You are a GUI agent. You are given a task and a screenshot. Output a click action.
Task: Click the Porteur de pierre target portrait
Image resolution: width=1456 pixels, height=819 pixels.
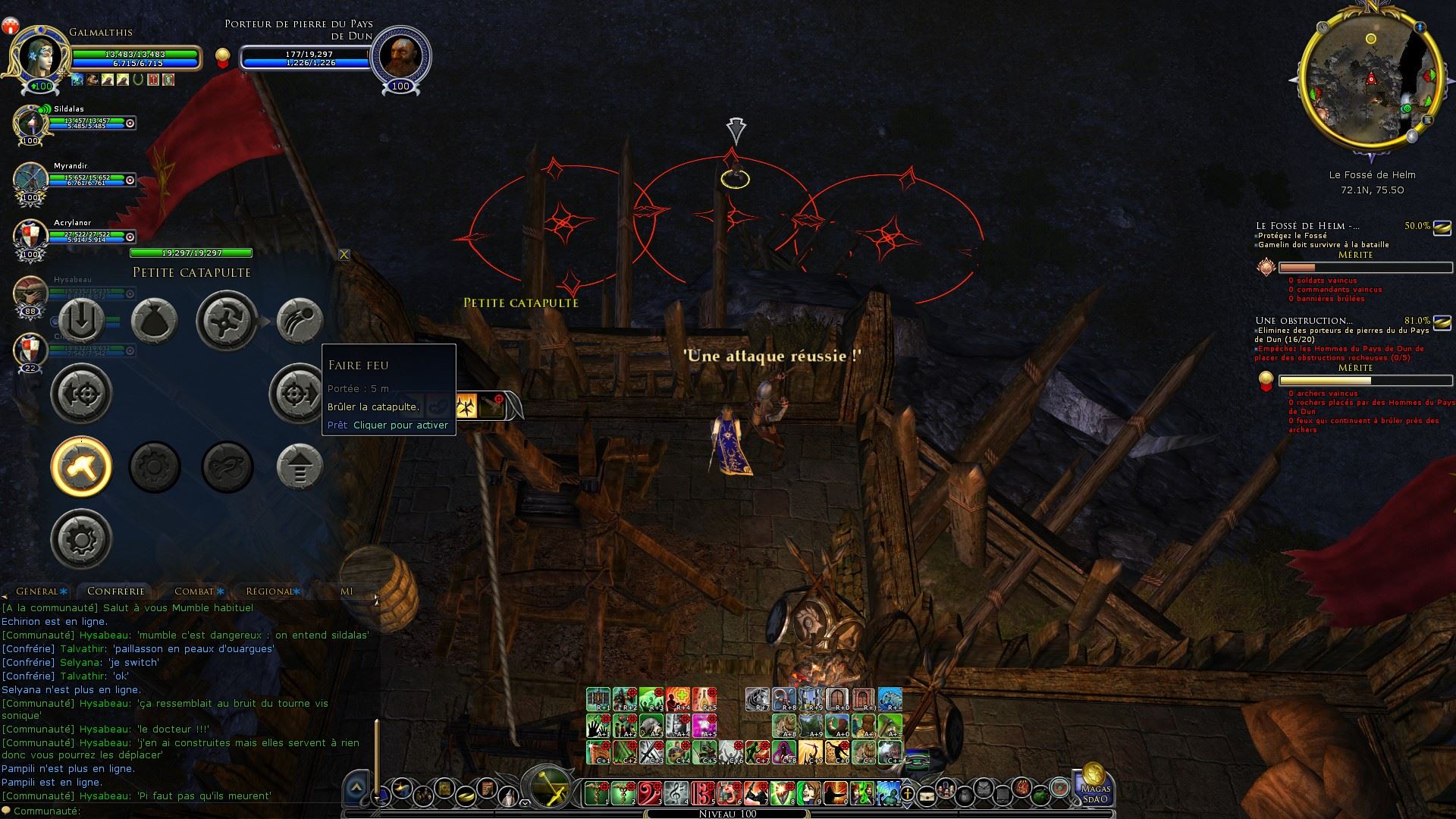pos(400,55)
